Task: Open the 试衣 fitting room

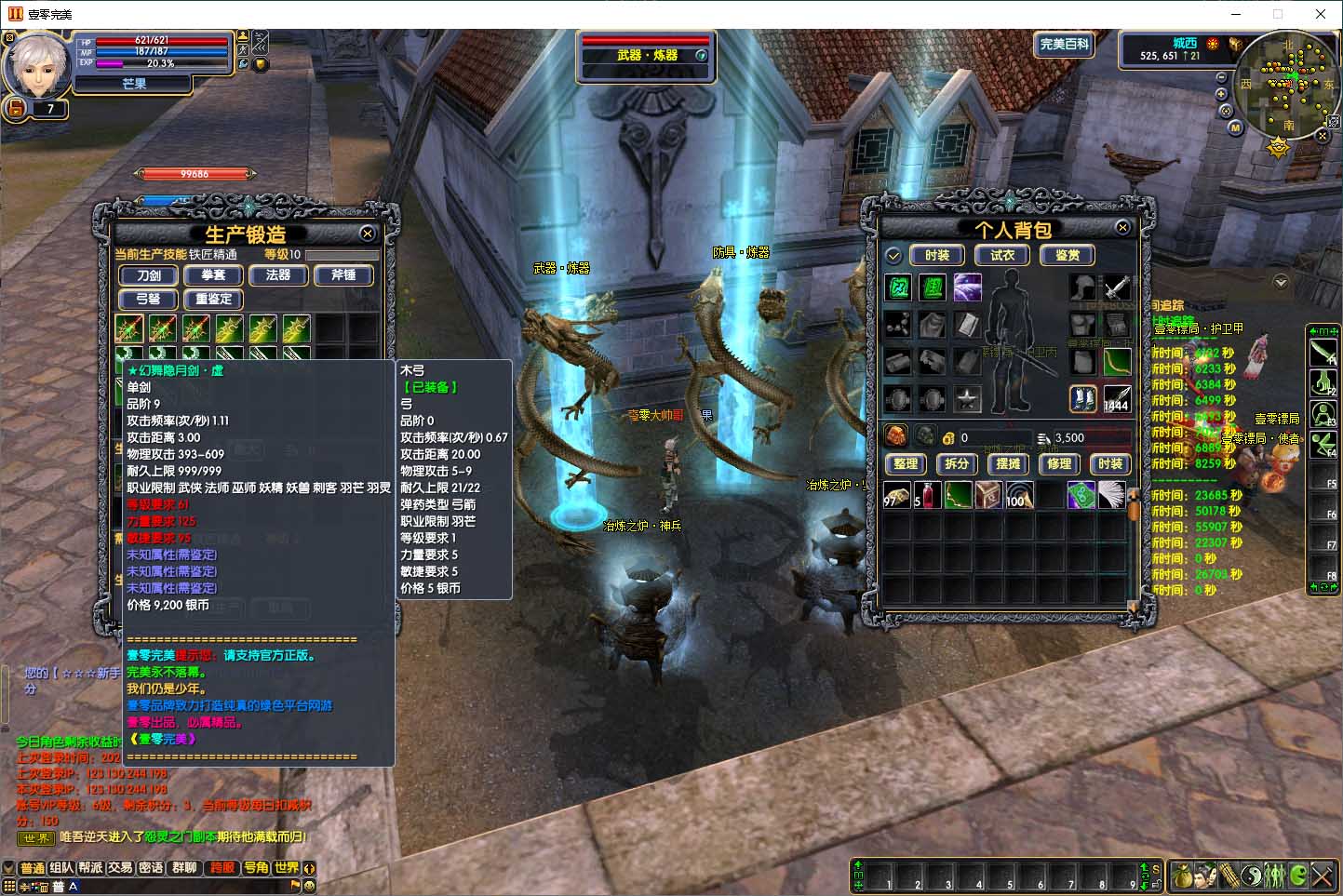Action: pyautogui.click(x=1002, y=255)
